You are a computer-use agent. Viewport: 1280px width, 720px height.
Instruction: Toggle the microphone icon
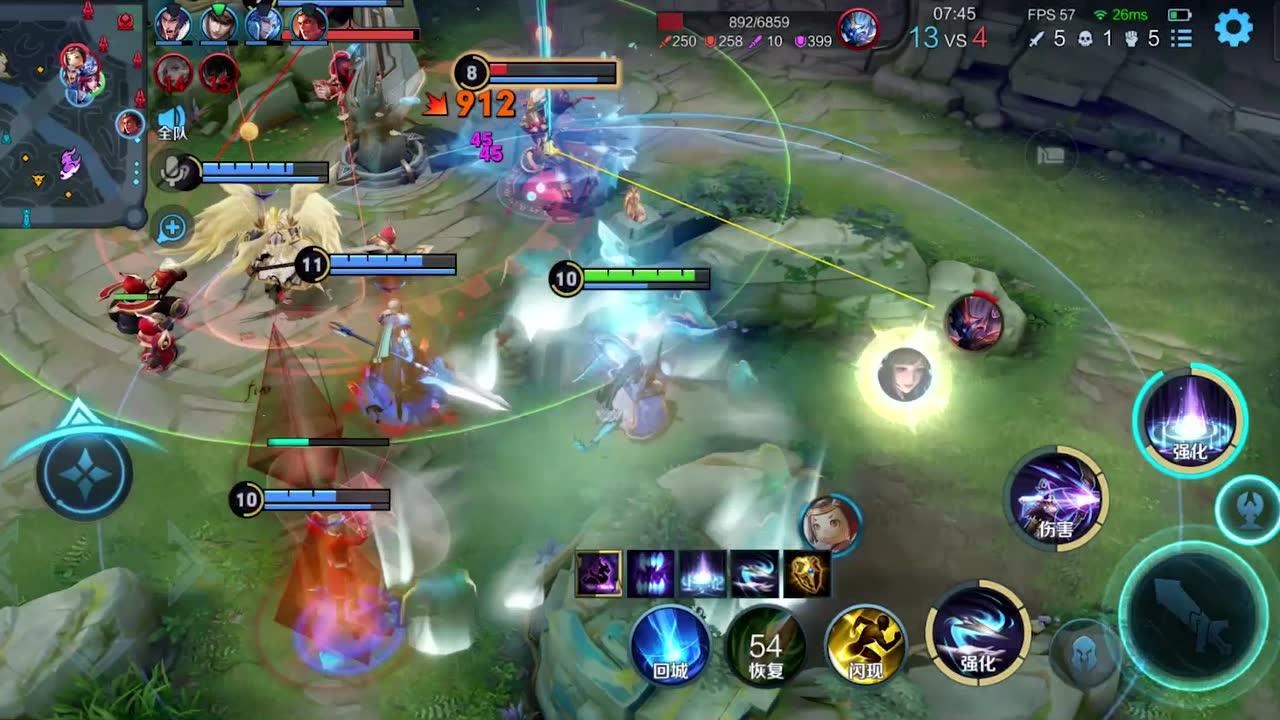pos(172,172)
